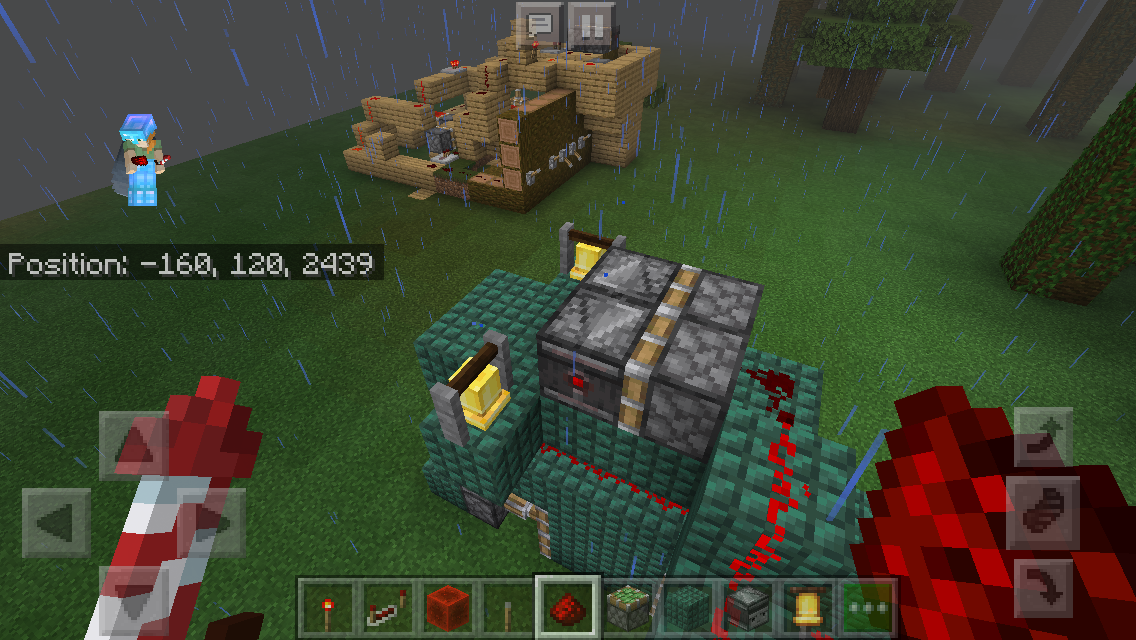Select the redstone dust hotbar slot
Viewport: 1136px width, 640px height.
(x=568, y=607)
